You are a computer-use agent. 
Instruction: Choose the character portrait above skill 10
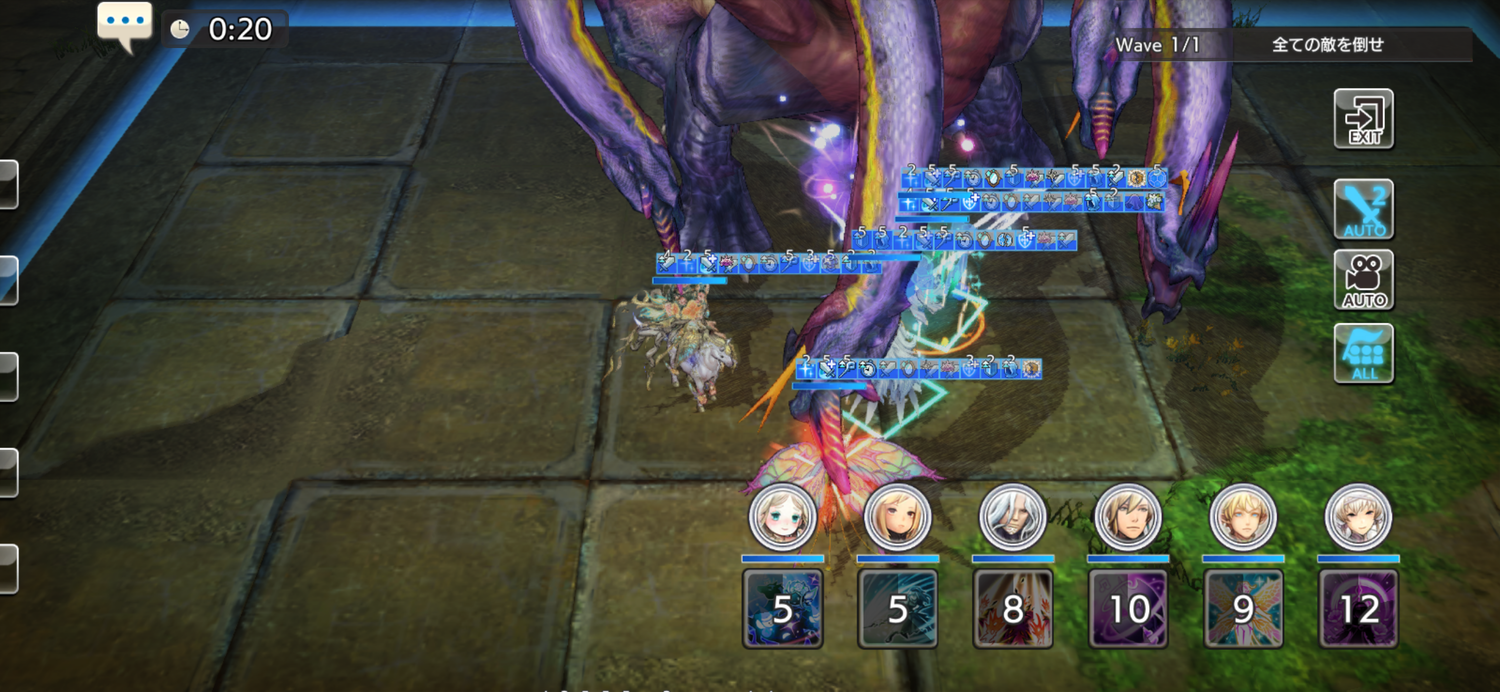click(1128, 518)
